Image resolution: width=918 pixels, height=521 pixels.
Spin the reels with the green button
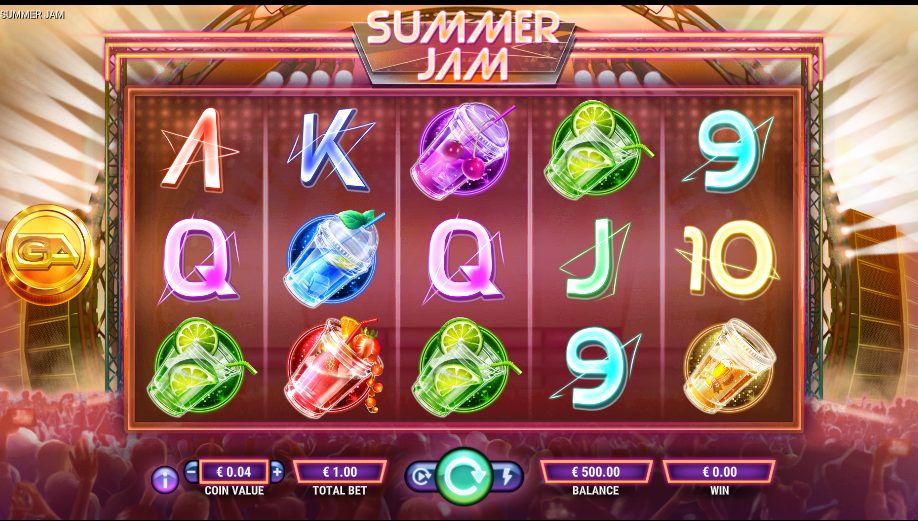click(464, 476)
